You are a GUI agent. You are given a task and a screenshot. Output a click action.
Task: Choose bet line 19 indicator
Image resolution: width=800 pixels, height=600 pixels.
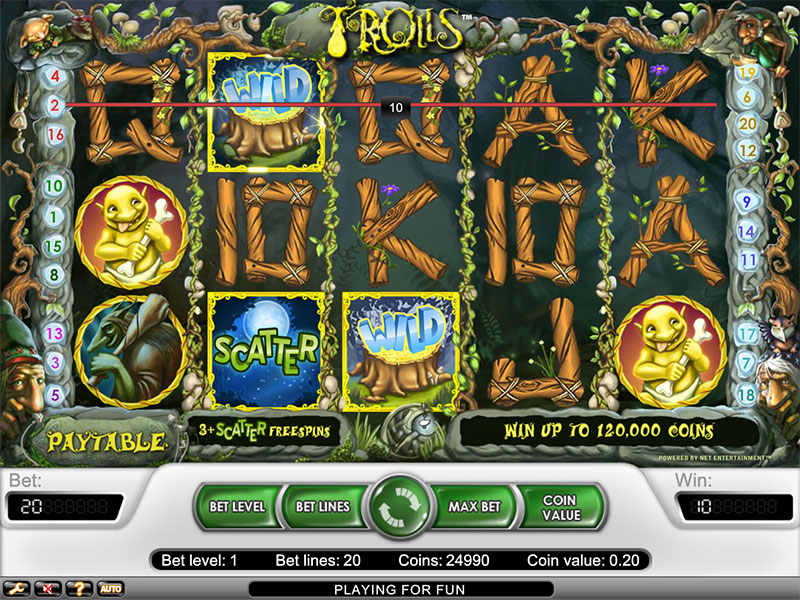pos(746,72)
